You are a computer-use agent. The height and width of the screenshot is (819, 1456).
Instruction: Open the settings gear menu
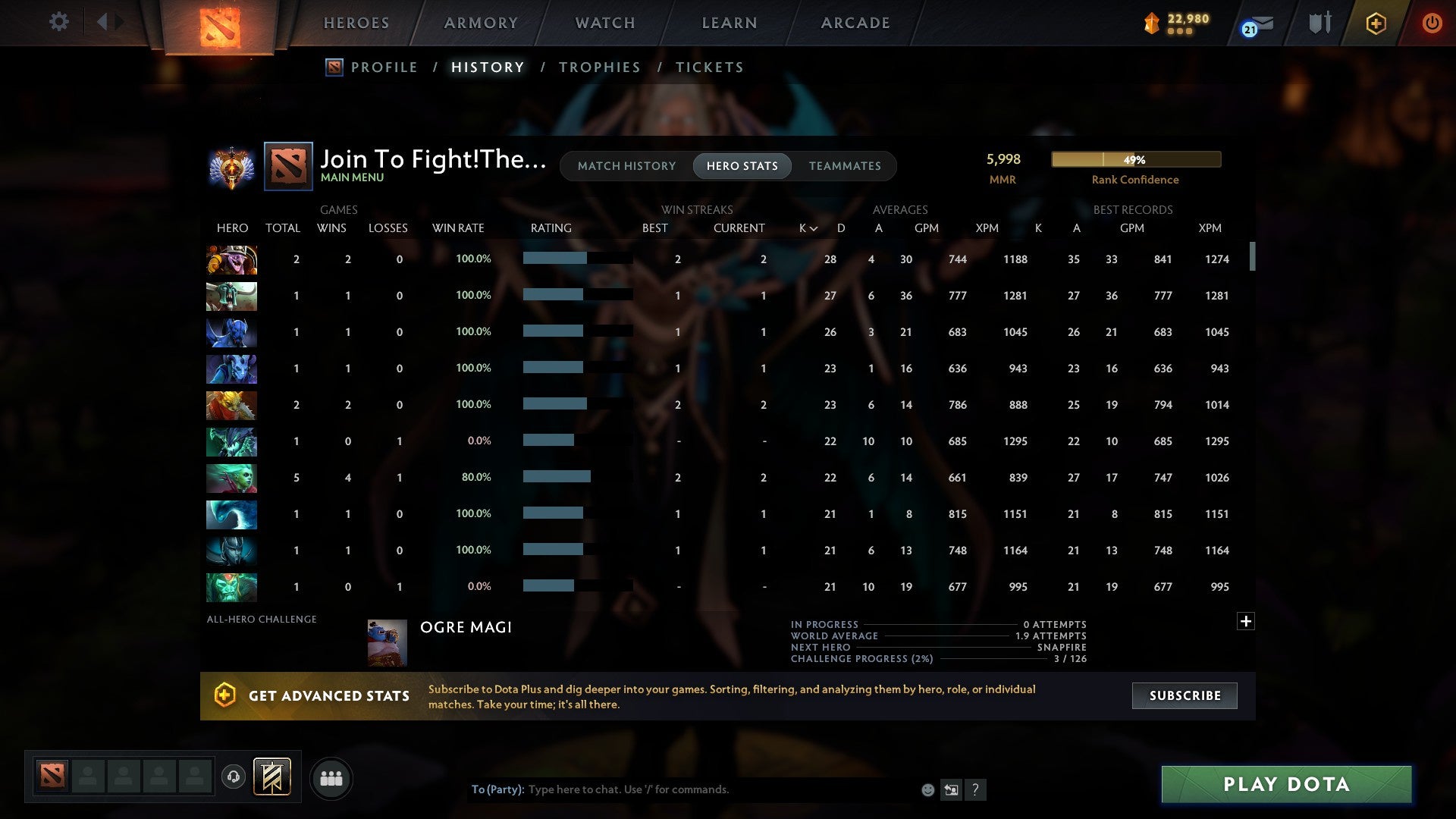tap(59, 22)
